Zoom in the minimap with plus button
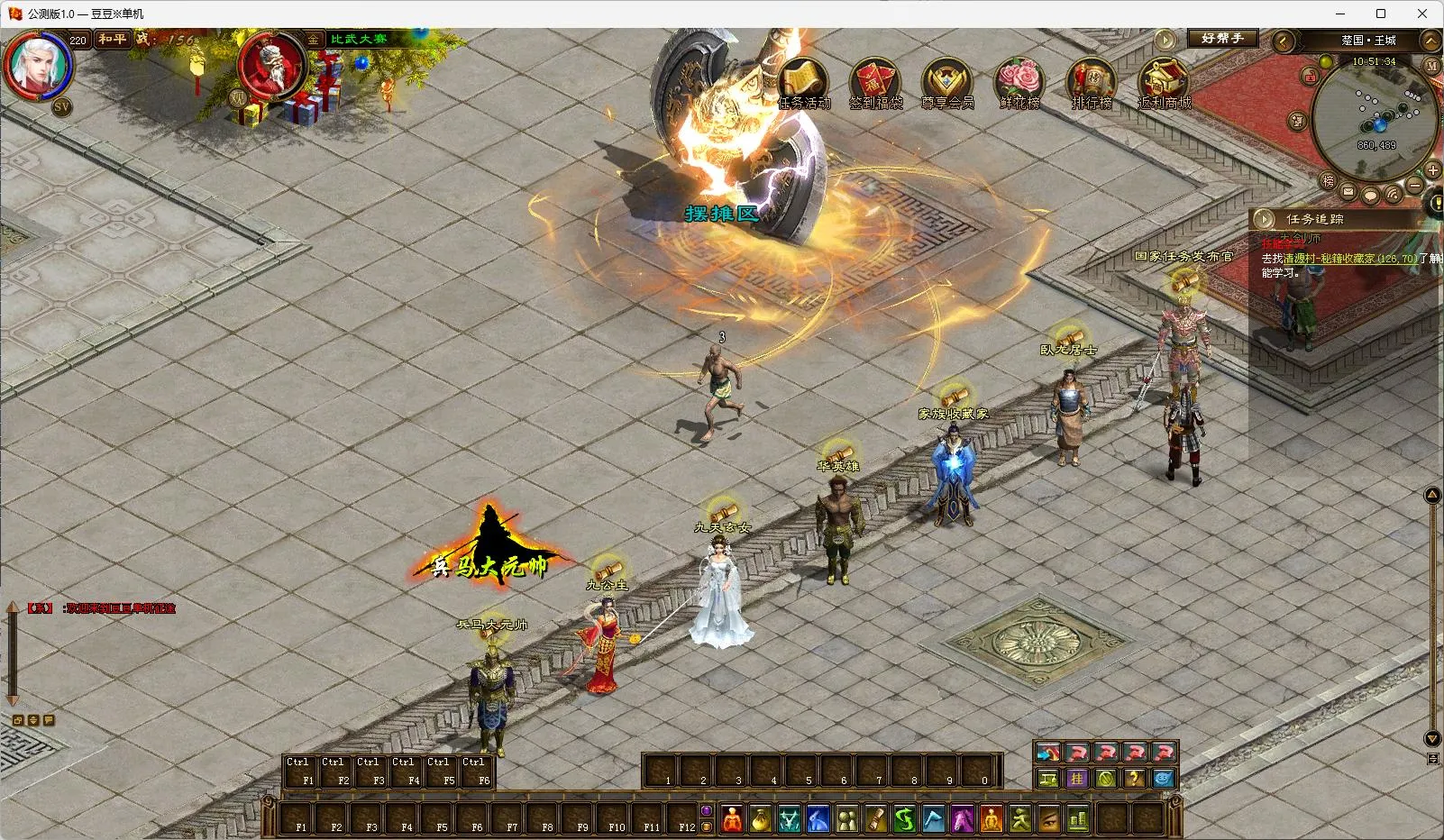The height and width of the screenshot is (840, 1444). [1432, 169]
